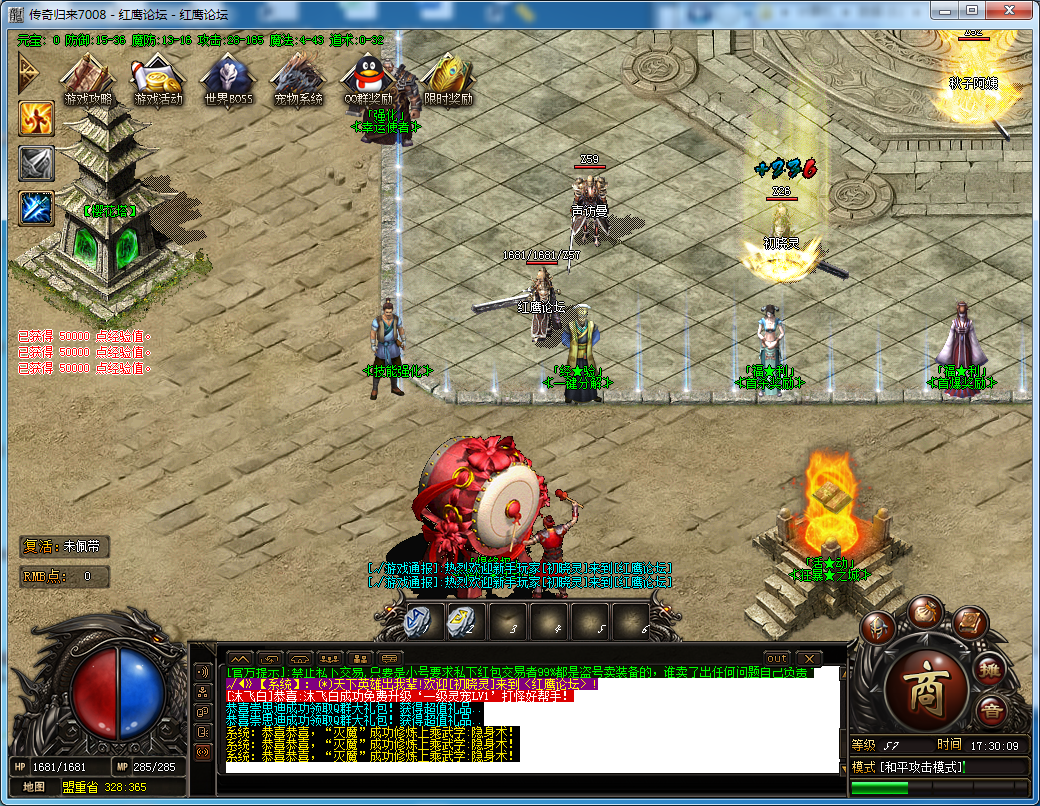Open the helmet character equipment panel
This screenshot has height=806, width=1040.
click(880, 629)
